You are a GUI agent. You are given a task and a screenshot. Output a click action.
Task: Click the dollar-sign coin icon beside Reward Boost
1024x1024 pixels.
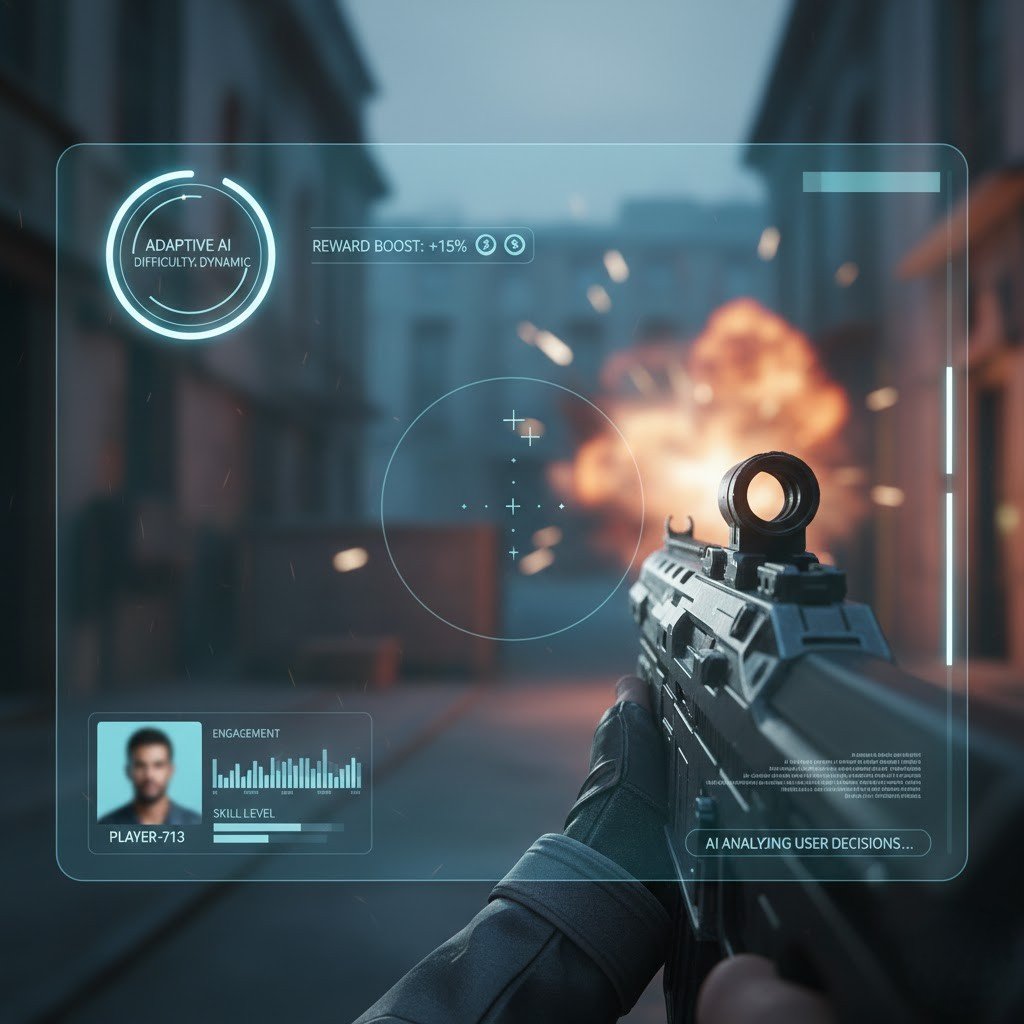tap(514, 245)
